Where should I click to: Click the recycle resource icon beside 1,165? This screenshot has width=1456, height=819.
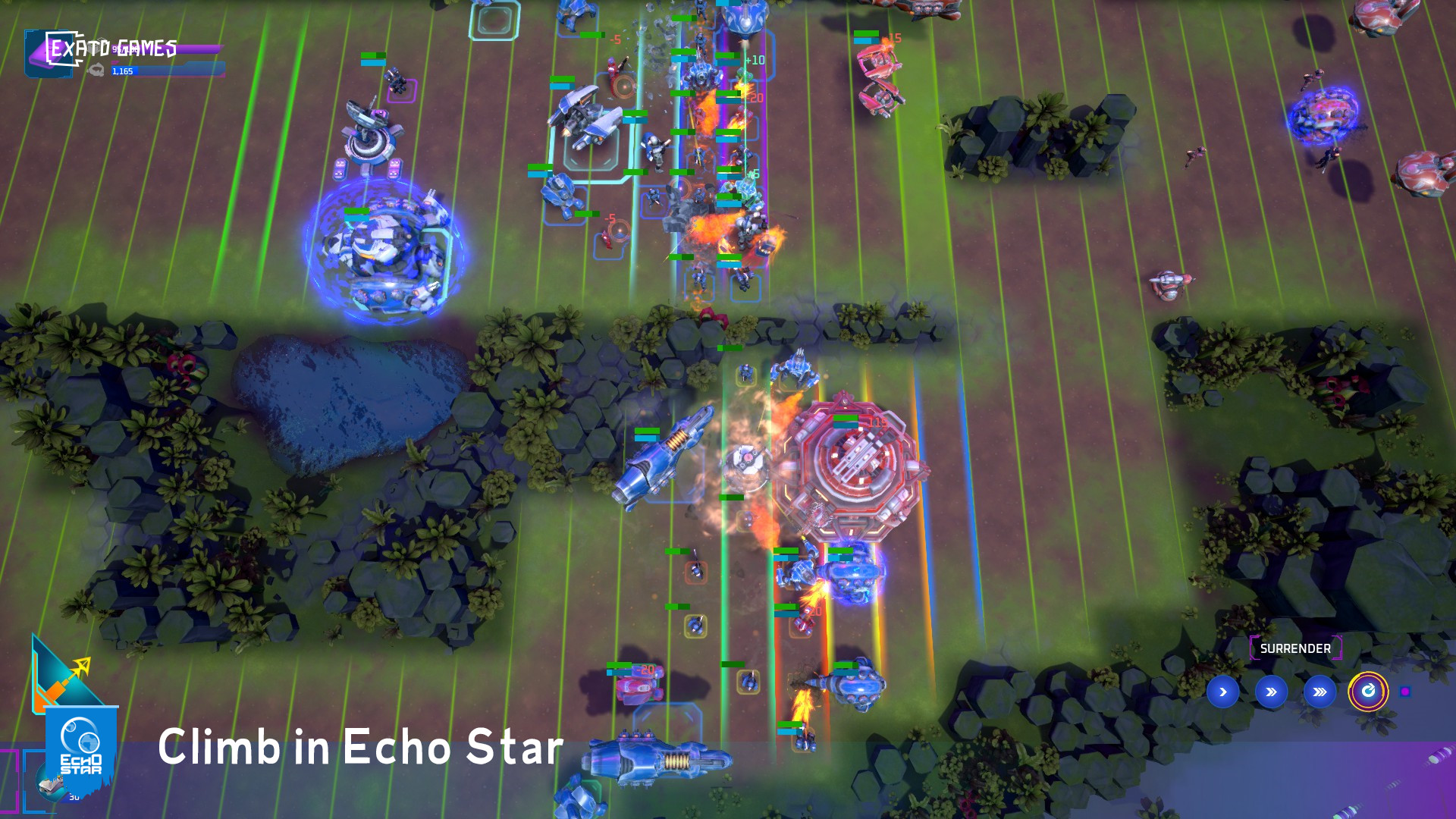pyautogui.click(x=97, y=71)
